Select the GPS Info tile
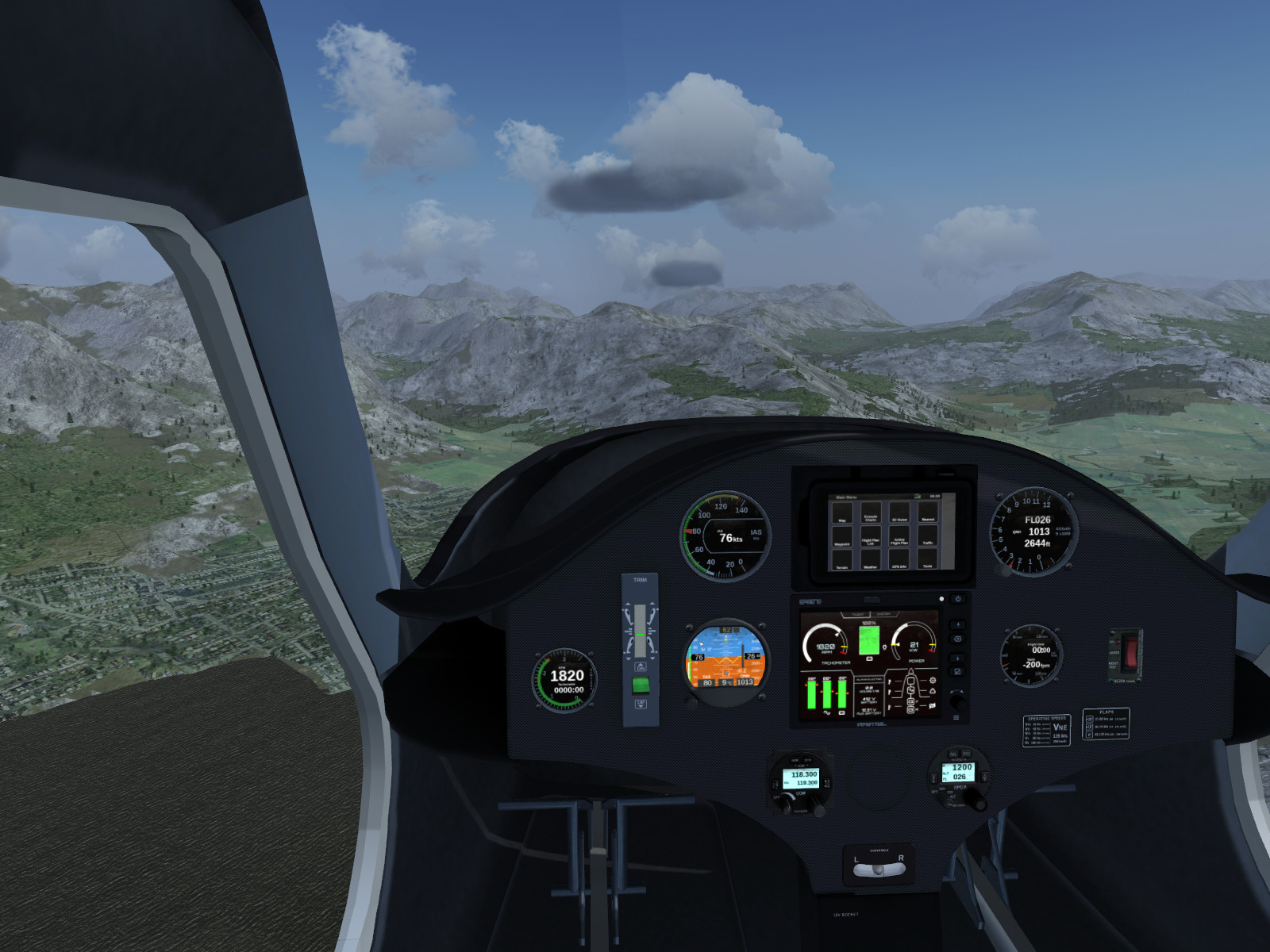 click(x=899, y=560)
